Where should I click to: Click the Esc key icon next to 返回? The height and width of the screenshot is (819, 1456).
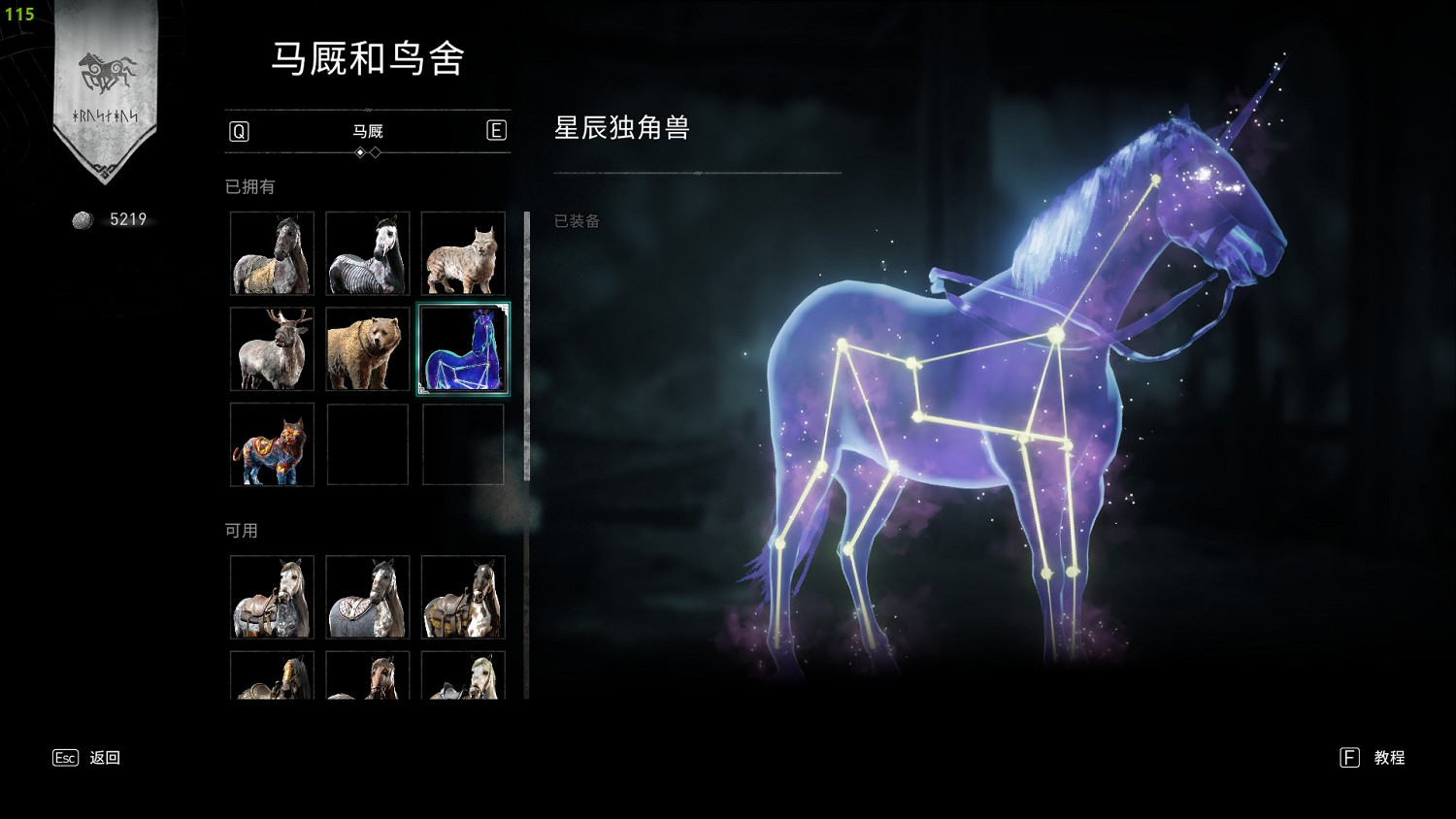pyautogui.click(x=65, y=758)
